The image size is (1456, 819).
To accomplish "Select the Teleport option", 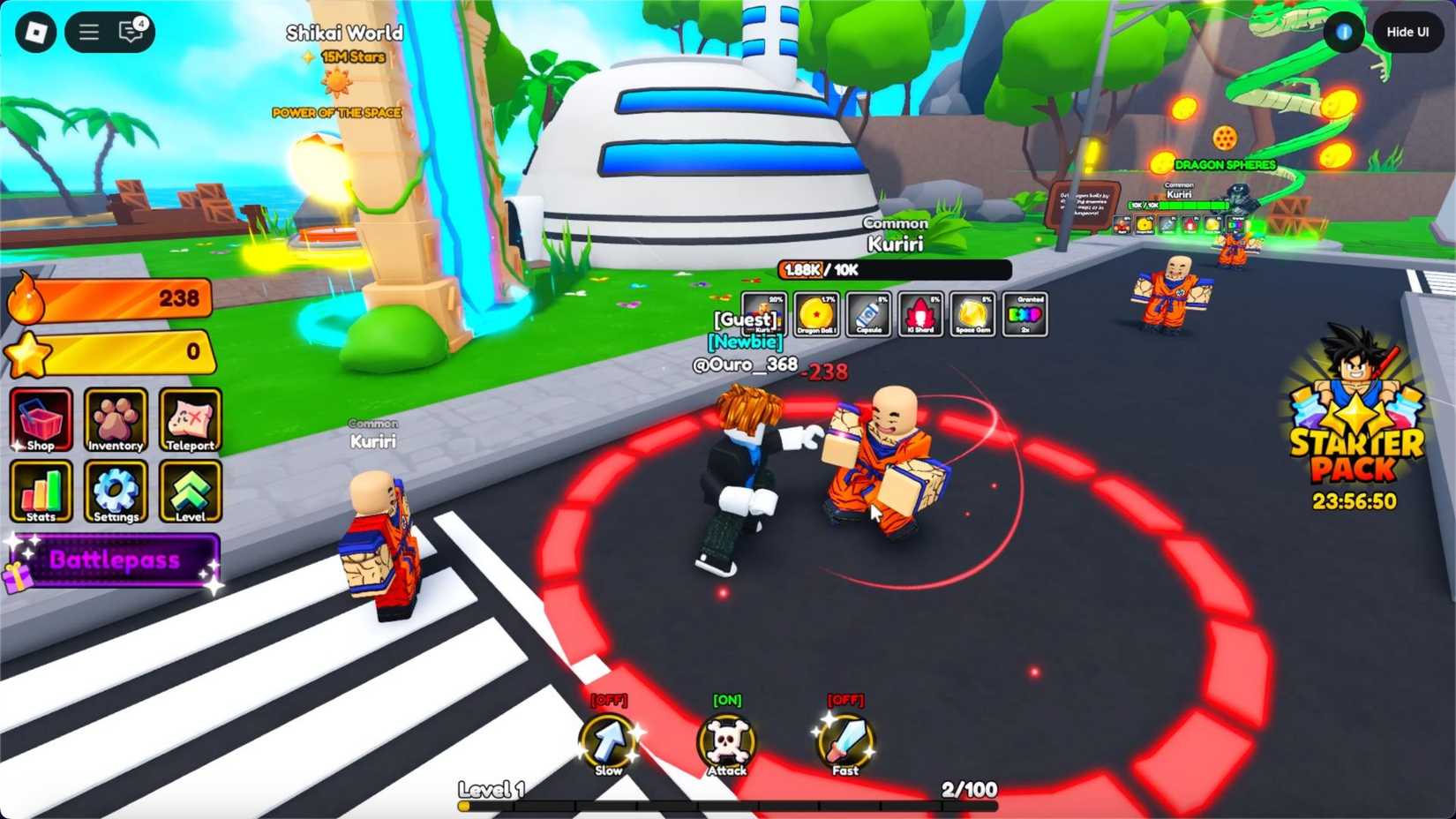I will (189, 422).
